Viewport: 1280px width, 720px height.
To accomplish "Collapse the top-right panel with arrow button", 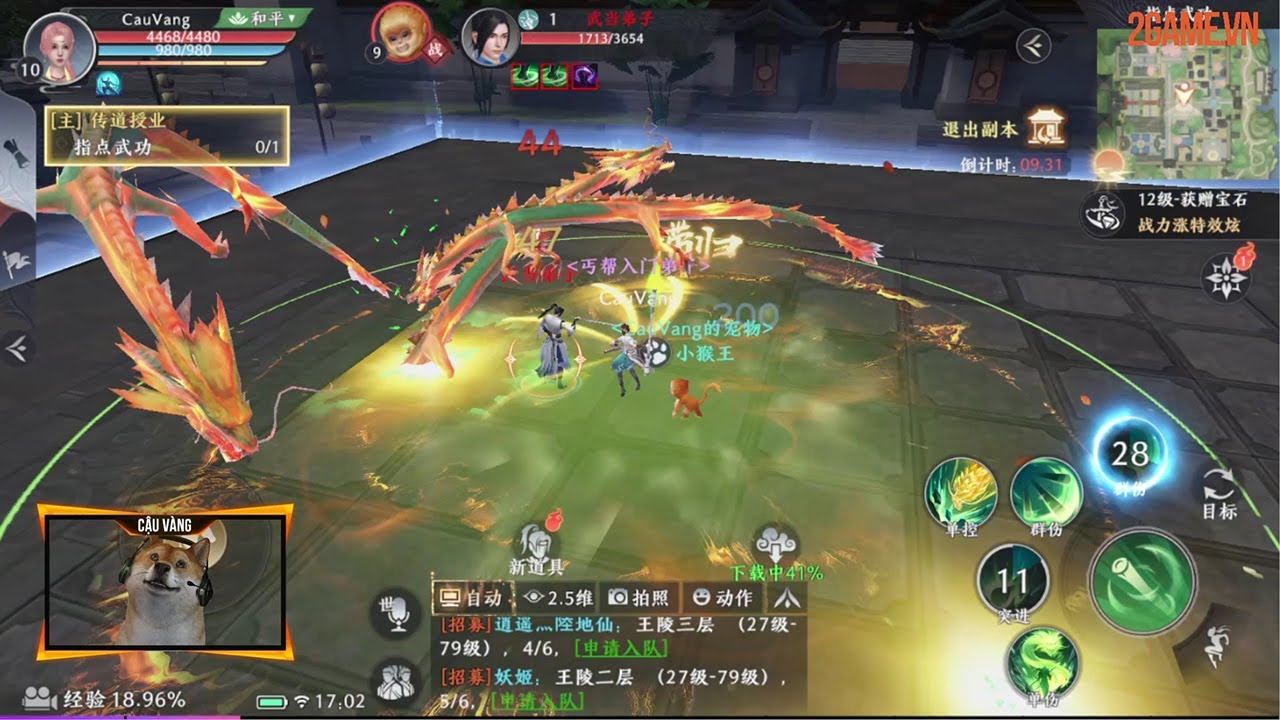I will (1032, 45).
